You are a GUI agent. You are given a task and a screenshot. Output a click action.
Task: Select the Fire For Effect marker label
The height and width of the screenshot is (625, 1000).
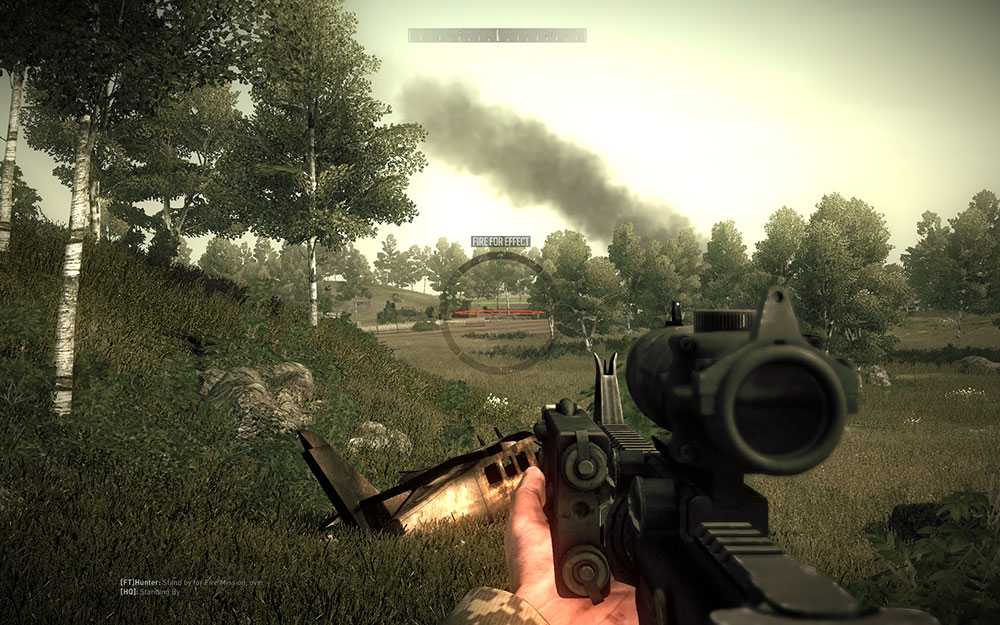tap(500, 241)
